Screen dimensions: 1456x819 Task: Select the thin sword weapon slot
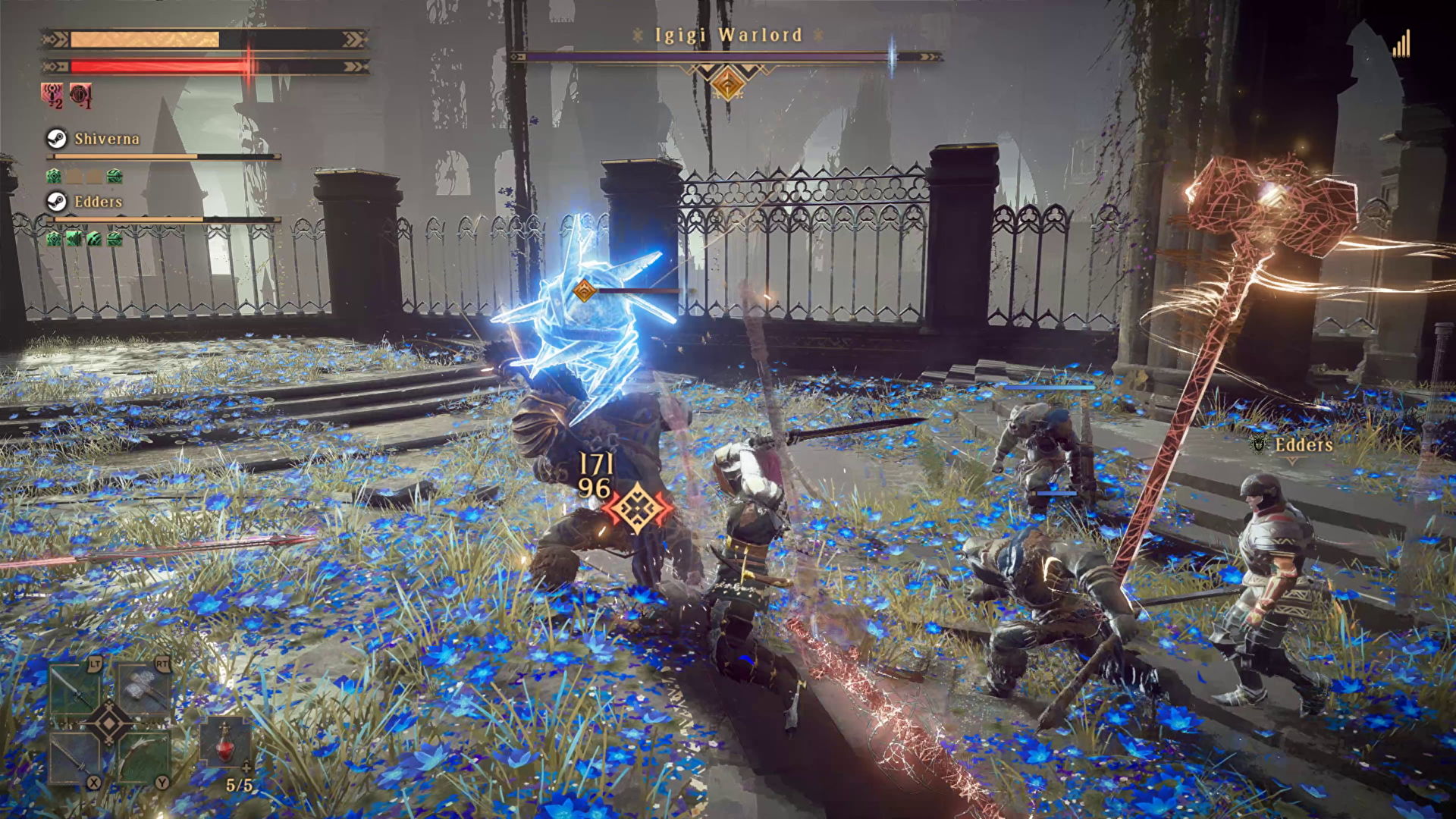75,756
